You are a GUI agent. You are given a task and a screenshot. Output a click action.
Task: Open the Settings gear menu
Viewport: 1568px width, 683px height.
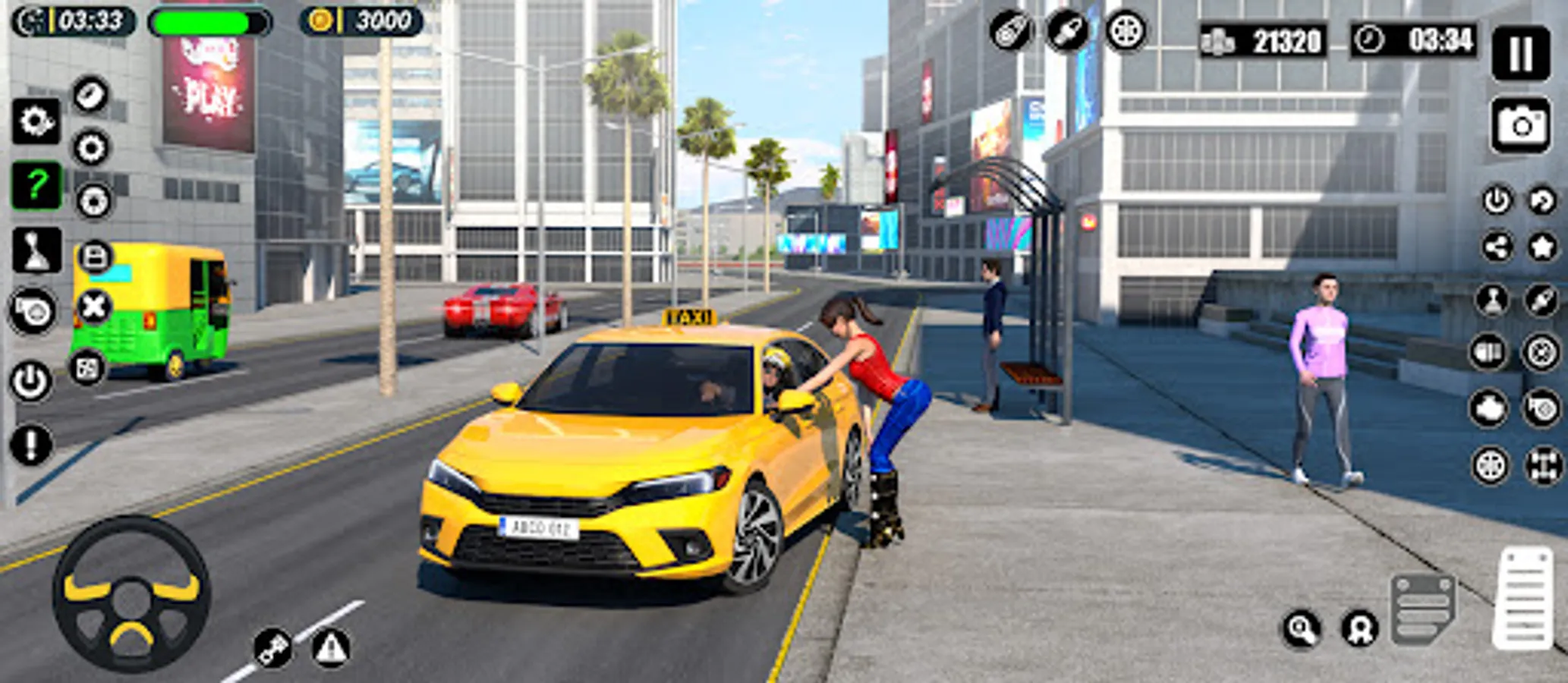click(36, 121)
